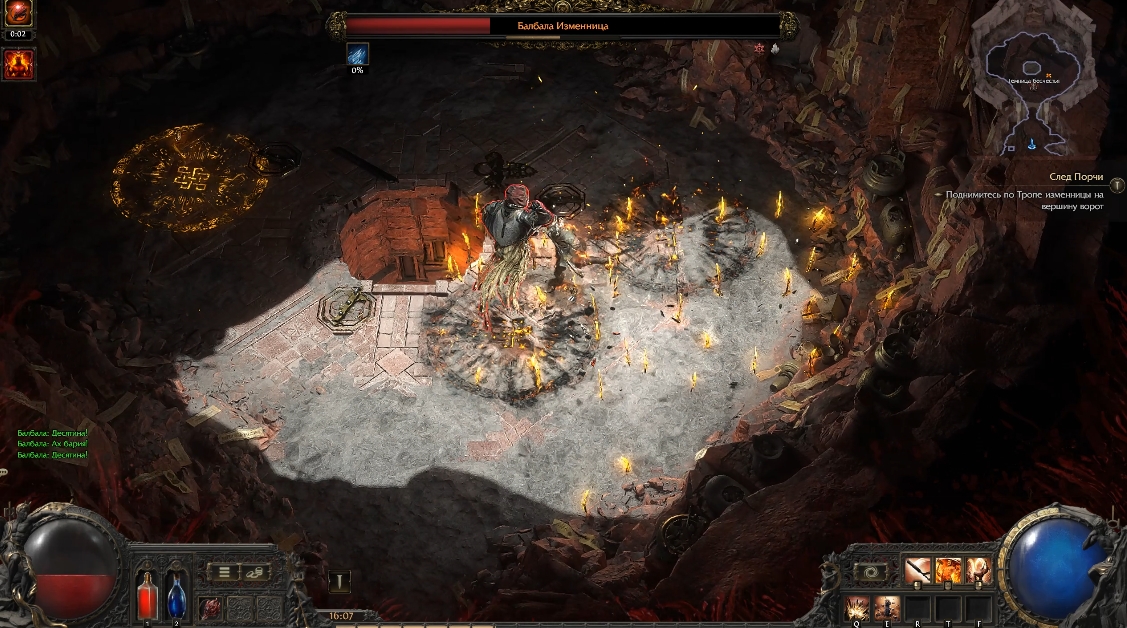Select the red claw item slot

pyautogui.click(x=211, y=607)
